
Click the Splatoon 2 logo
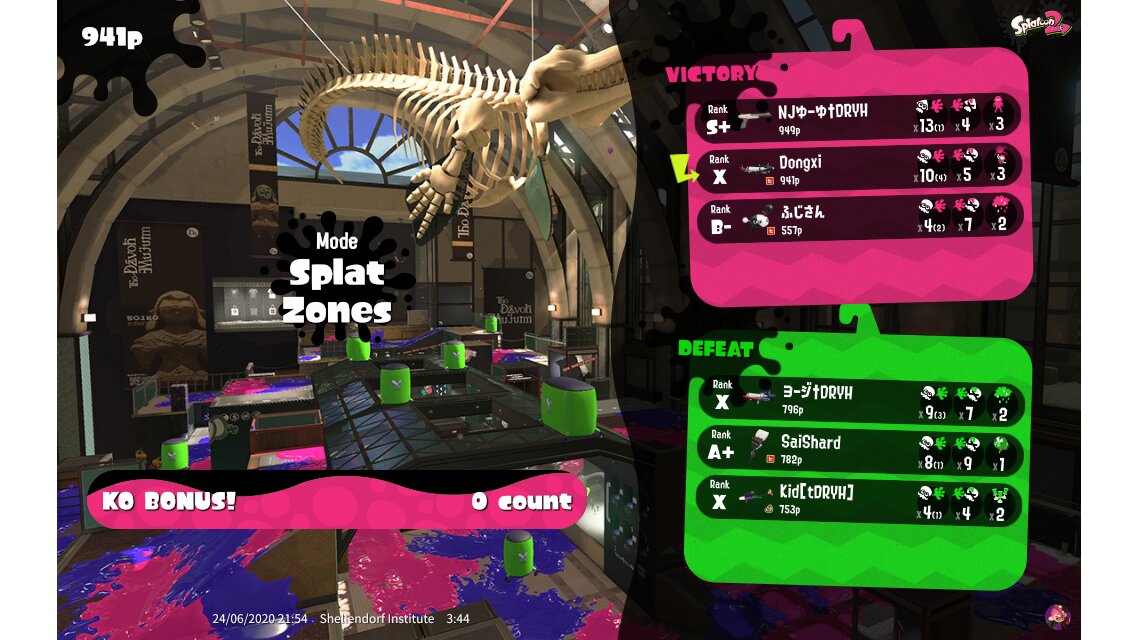tap(1040, 25)
